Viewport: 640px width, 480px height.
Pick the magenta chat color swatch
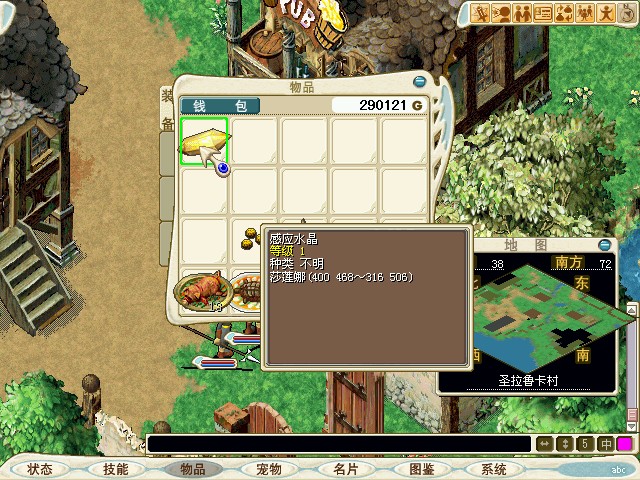tap(625, 444)
